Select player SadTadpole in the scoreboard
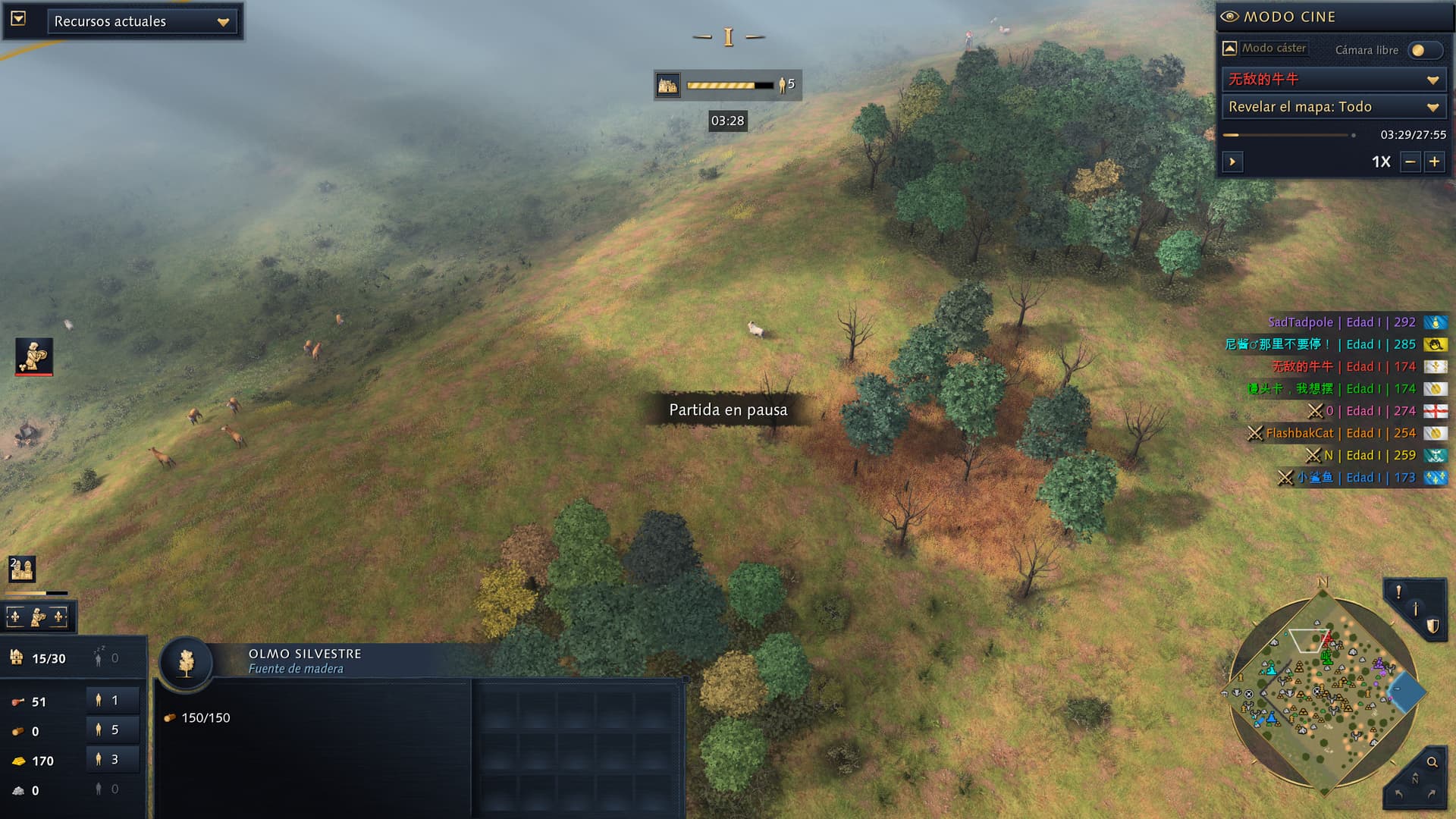This screenshot has height=819, width=1456. pos(1300,322)
